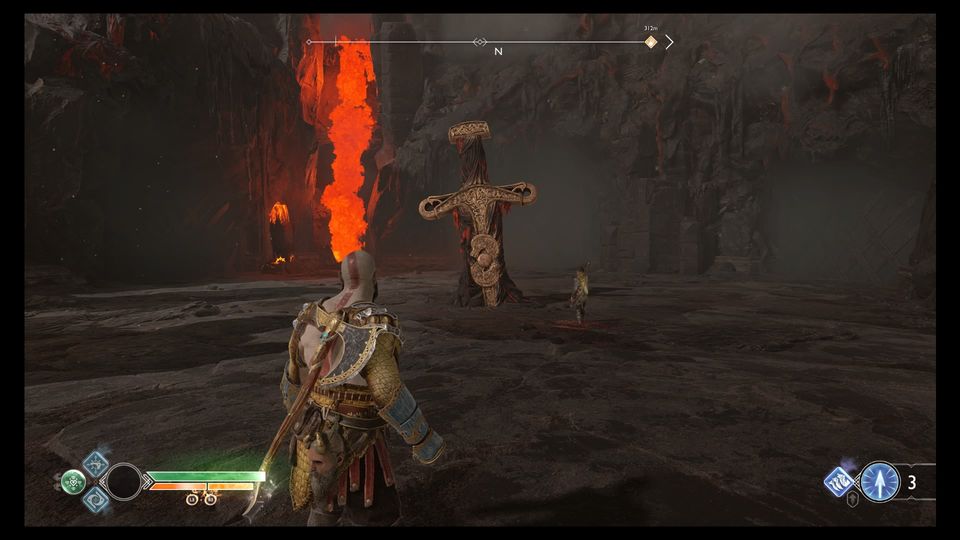Activate the green health relic icon
Screen dimensions: 960x540
click(73, 482)
